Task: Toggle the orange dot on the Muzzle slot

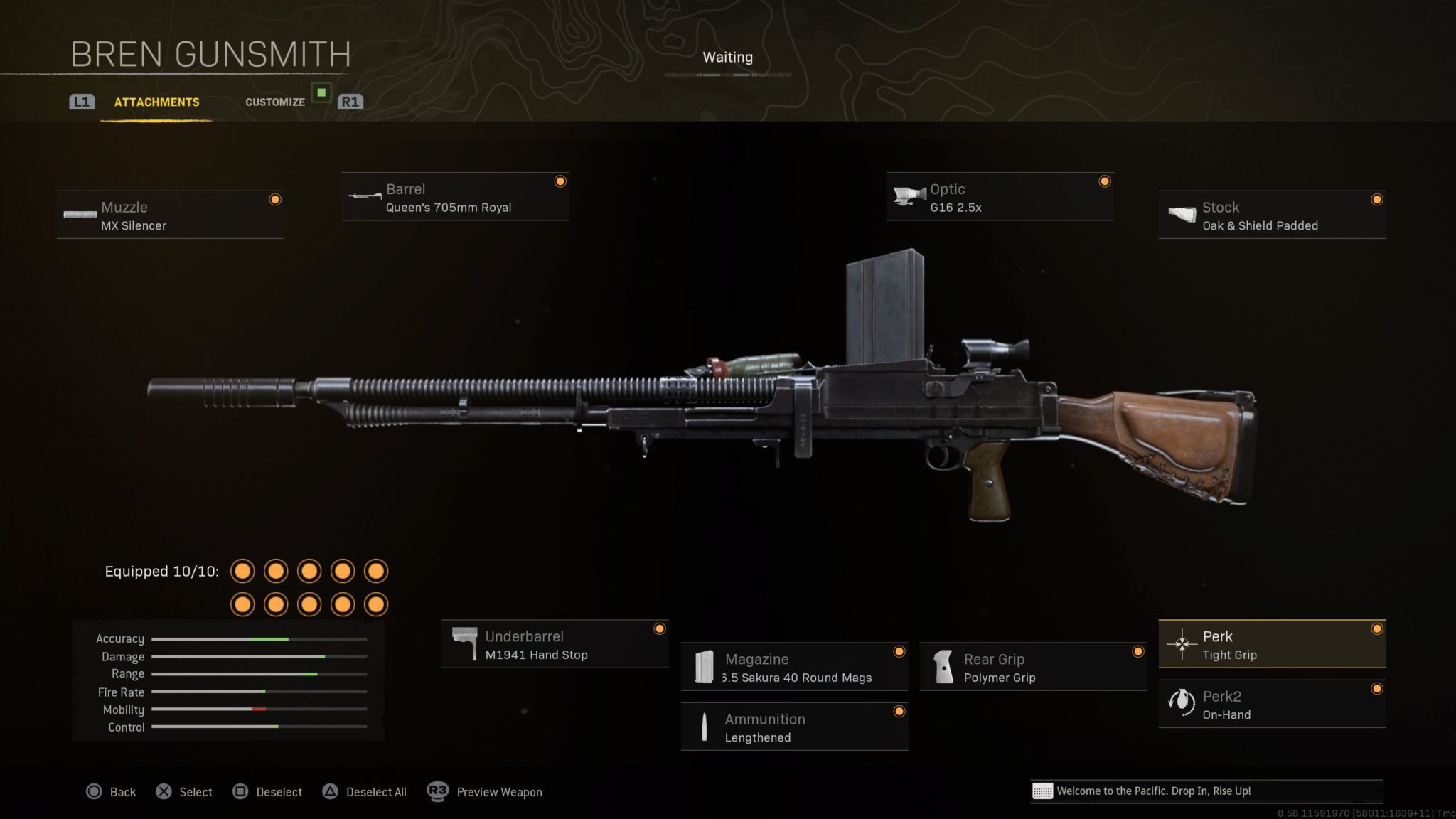Action: click(x=274, y=200)
